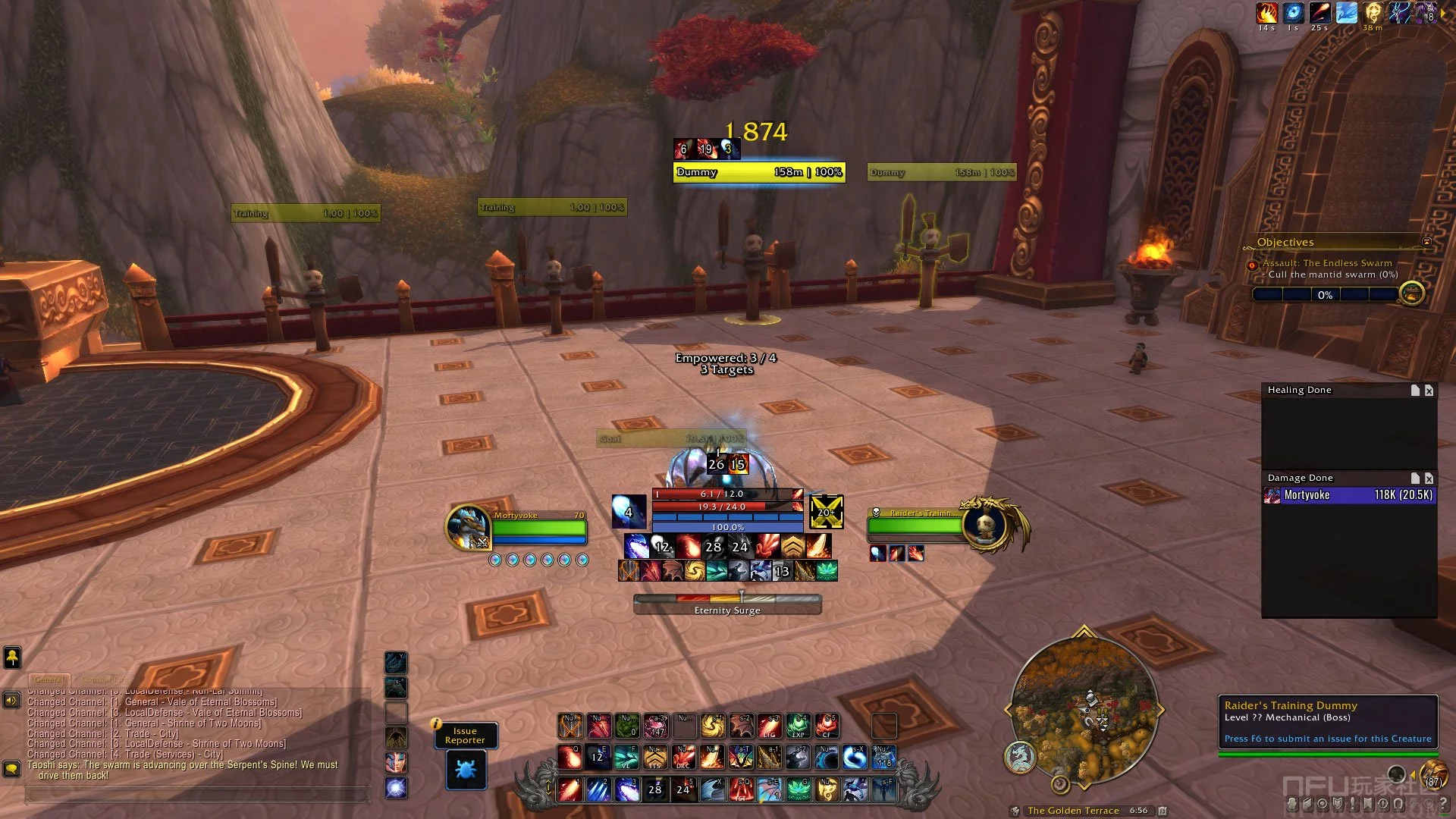Select the Assault: The Endless Swarm quest
The image size is (1456, 819).
pos(1327,263)
